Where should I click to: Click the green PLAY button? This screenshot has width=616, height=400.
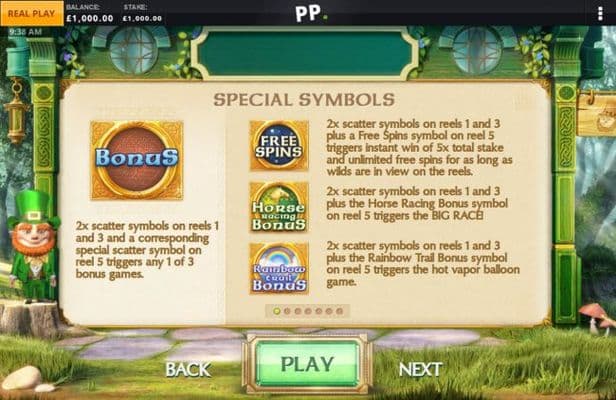tap(307, 364)
